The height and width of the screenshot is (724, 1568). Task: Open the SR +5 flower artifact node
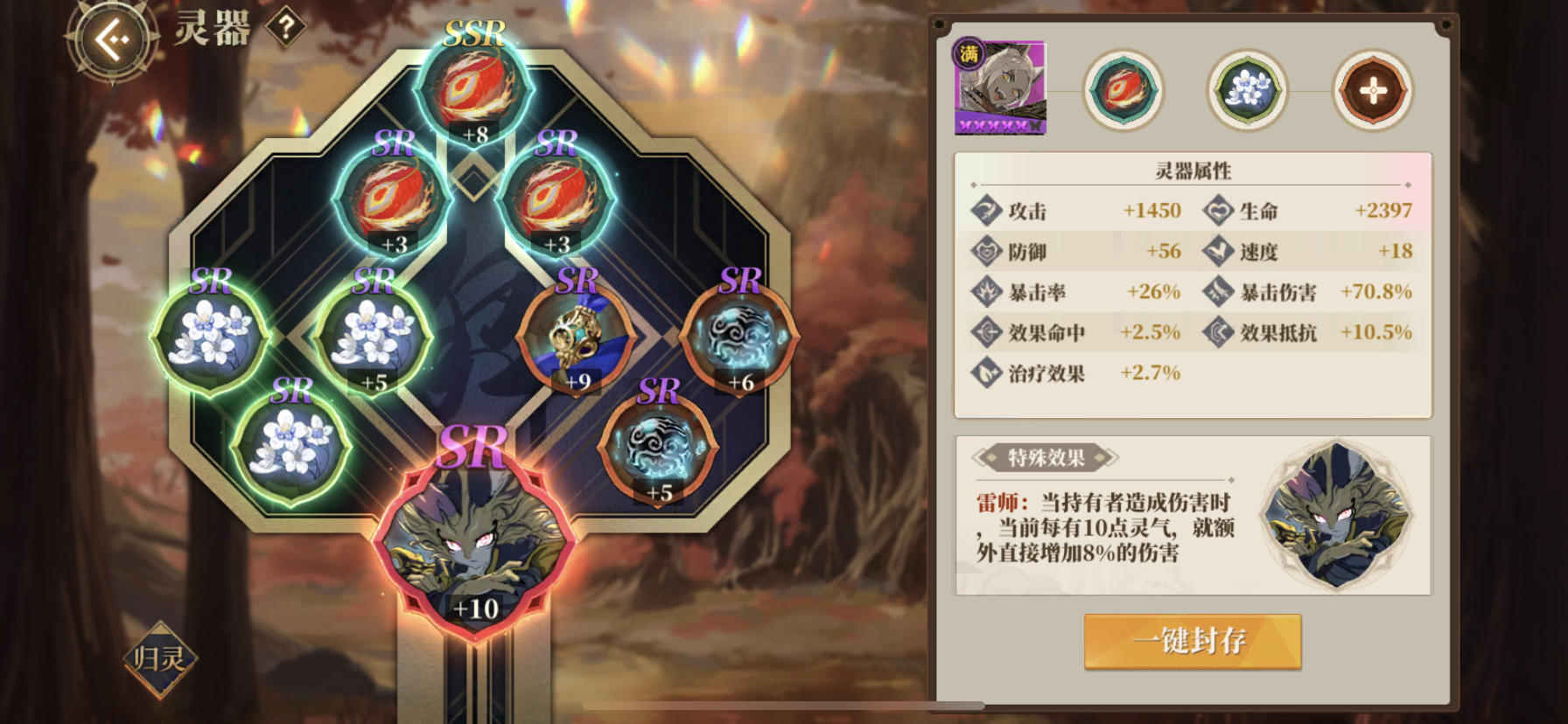(x=378, y=338)
